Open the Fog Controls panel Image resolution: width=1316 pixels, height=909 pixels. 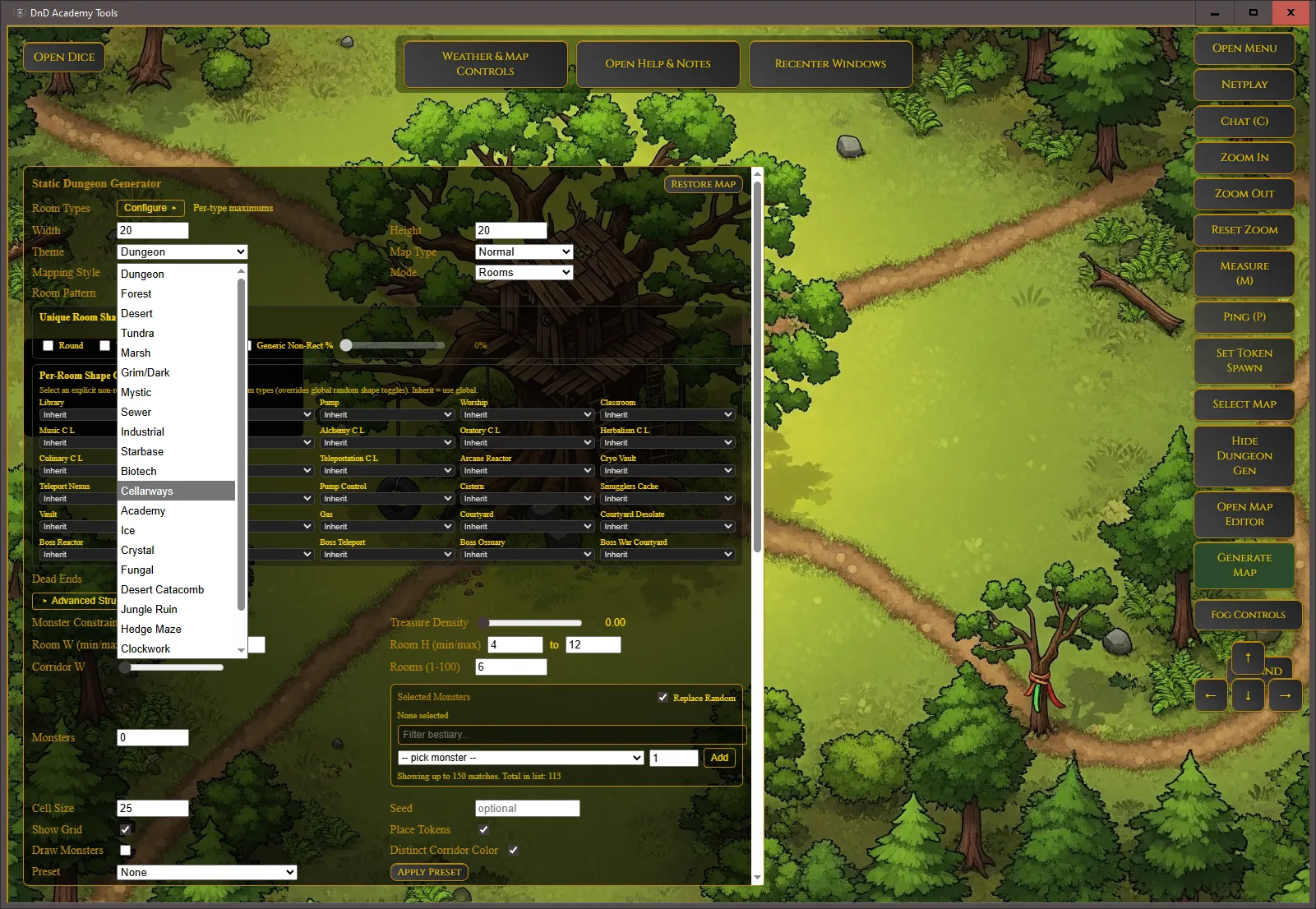point(1247,615)
